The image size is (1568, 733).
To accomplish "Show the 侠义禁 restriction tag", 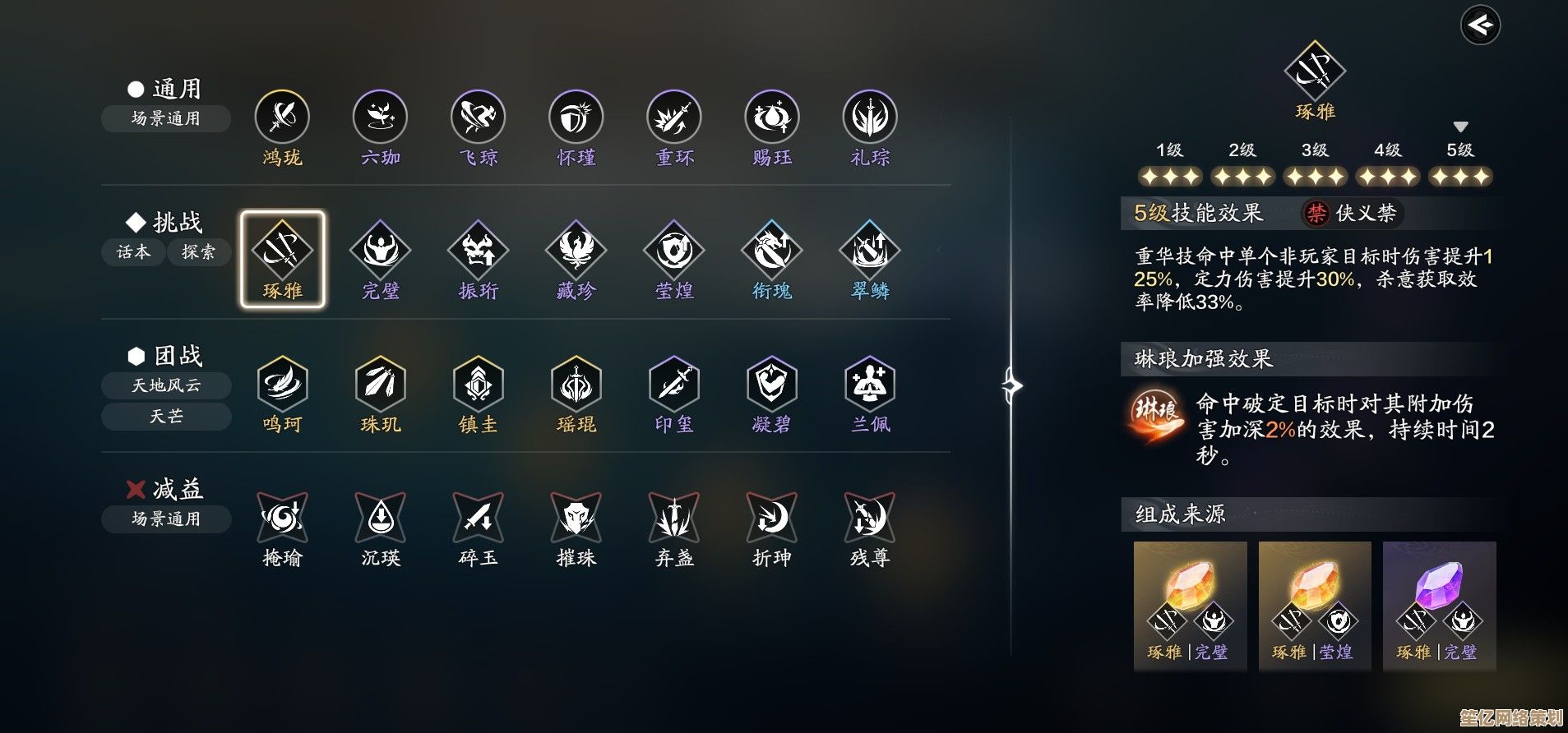I will coord(1353,214).
